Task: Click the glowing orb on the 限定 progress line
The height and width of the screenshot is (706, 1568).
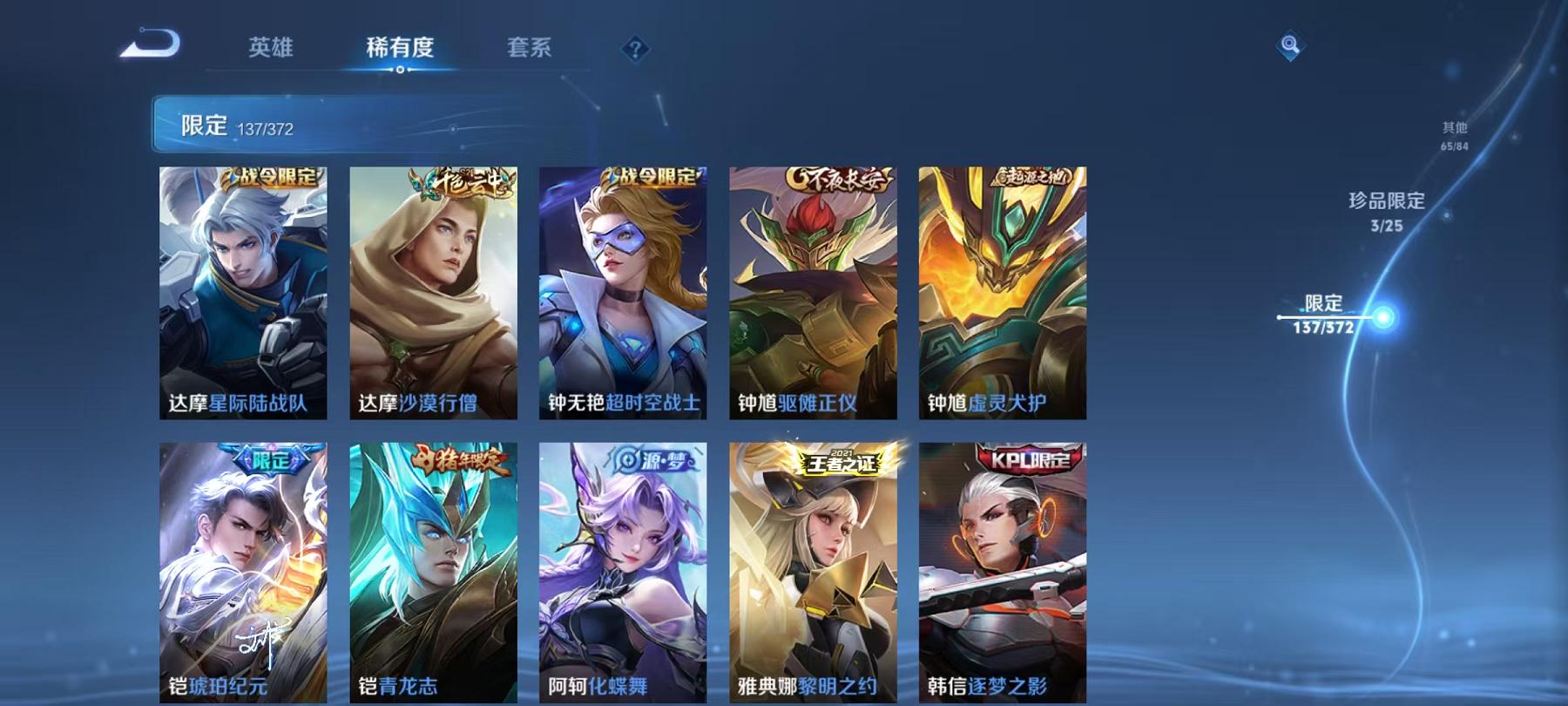Action: tap(1385, 319)
